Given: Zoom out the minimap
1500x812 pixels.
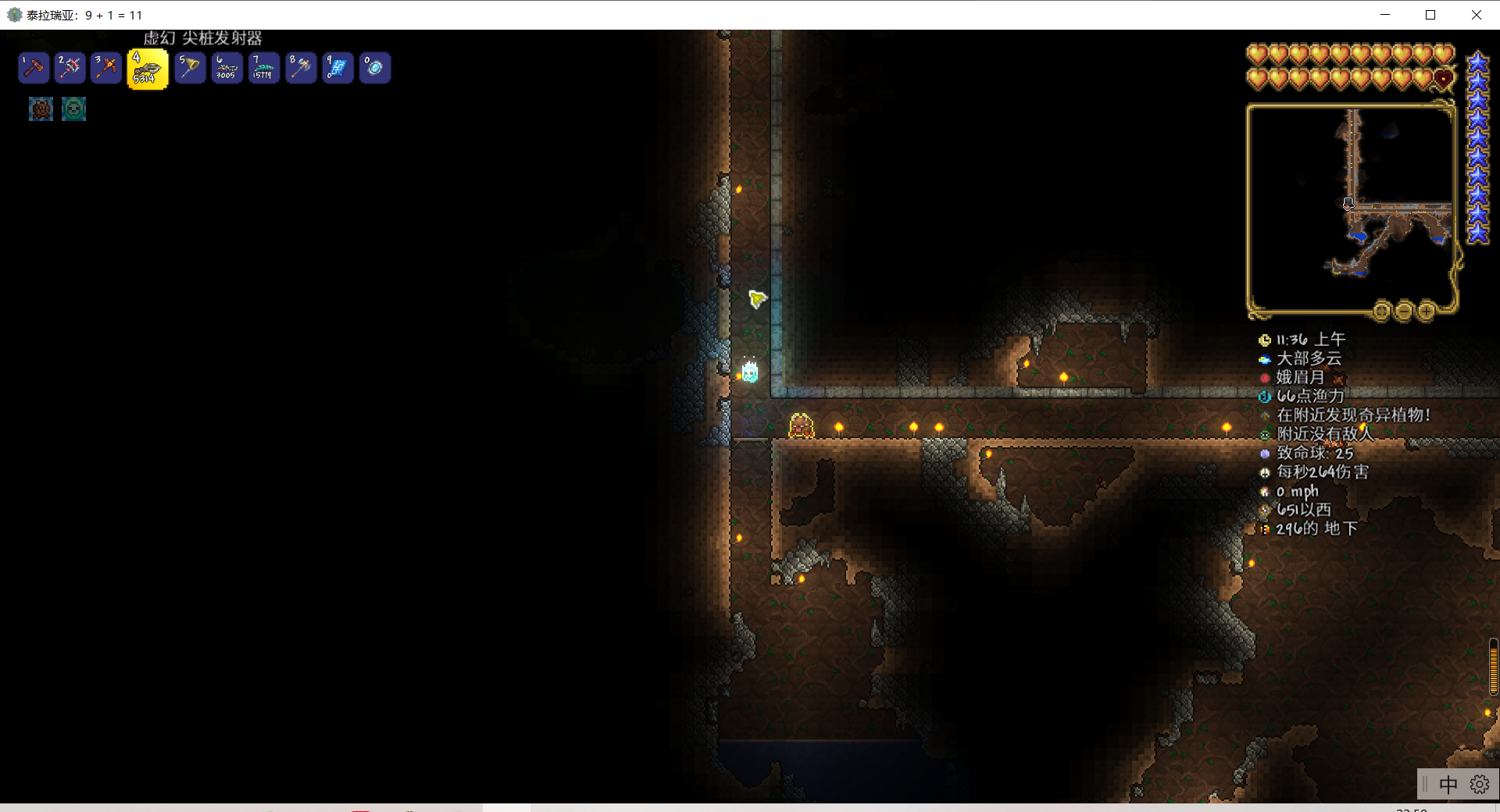Looking at the screenshot, I should click(x=1404, y=311).
